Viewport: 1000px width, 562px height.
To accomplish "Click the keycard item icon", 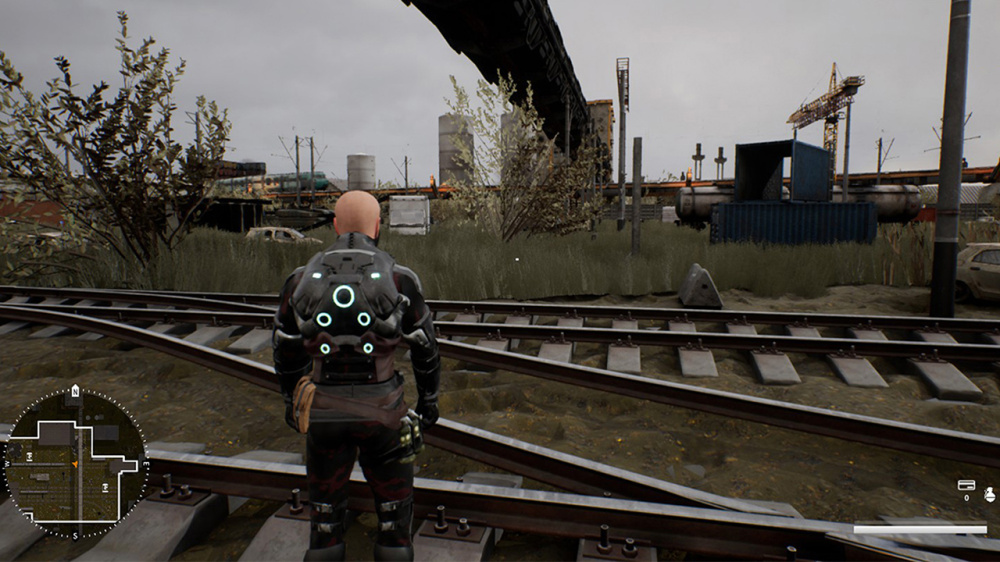I will (966, 486).
